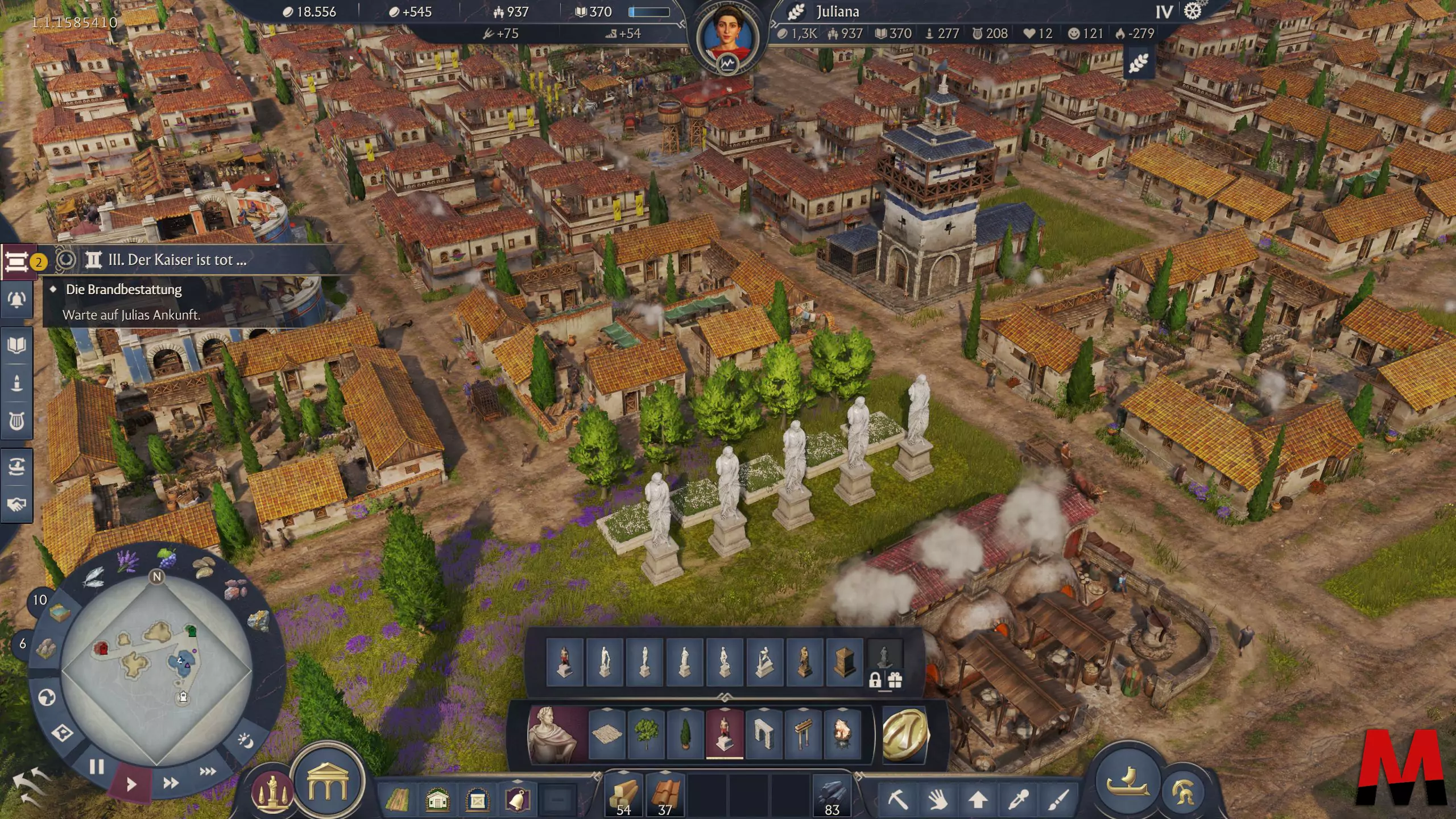This screenshot has height=819, width=1456.
Task: Select the empty stone pedestal variant
Action: click(844, 662)
